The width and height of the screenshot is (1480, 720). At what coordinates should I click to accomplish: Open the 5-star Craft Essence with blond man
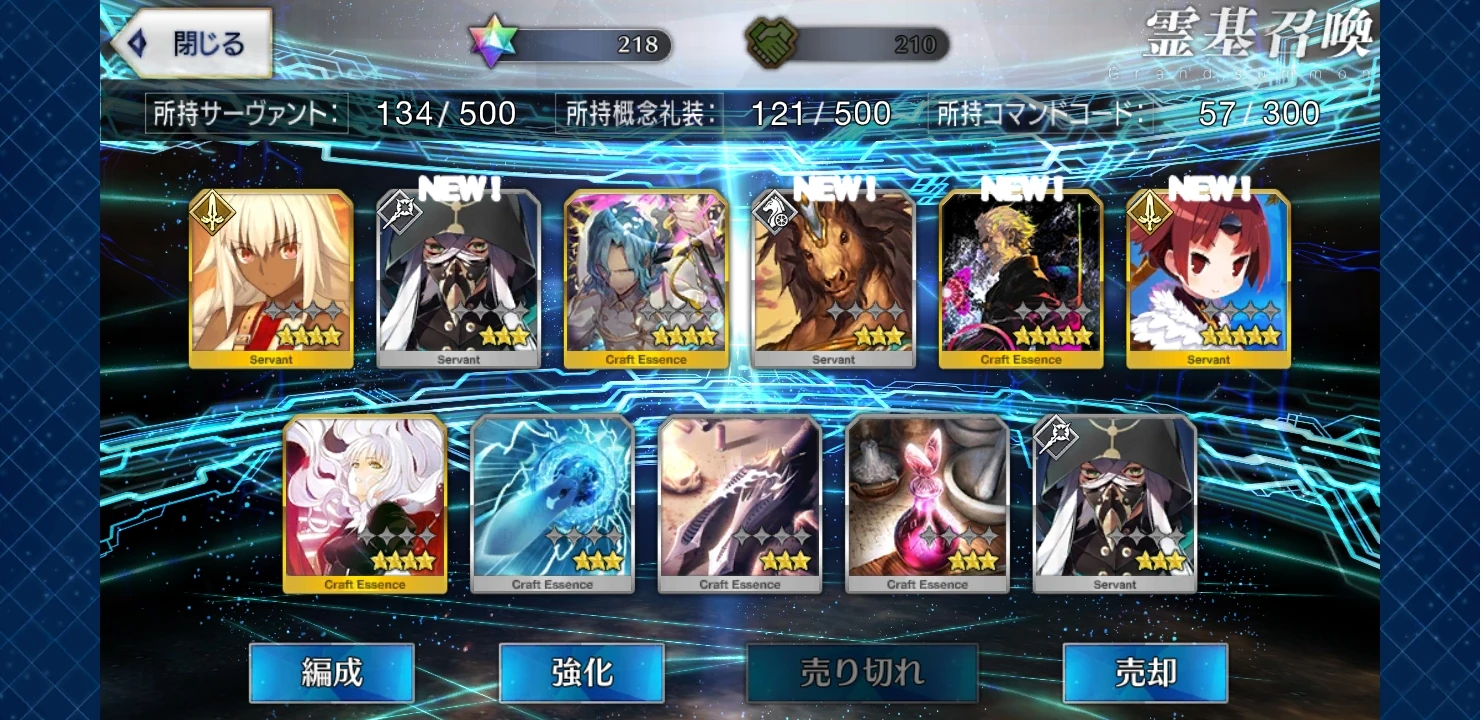(x=1022, y=275)
